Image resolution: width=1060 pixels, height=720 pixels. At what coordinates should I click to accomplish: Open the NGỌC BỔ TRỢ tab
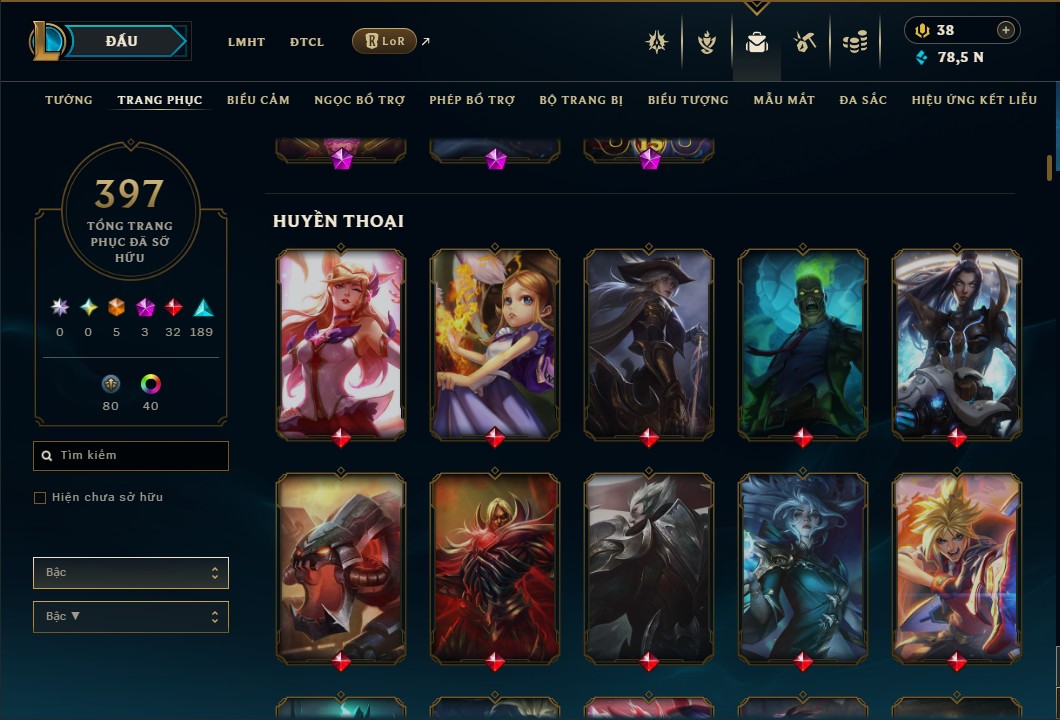pyautogui.click(x=359, y=100)
